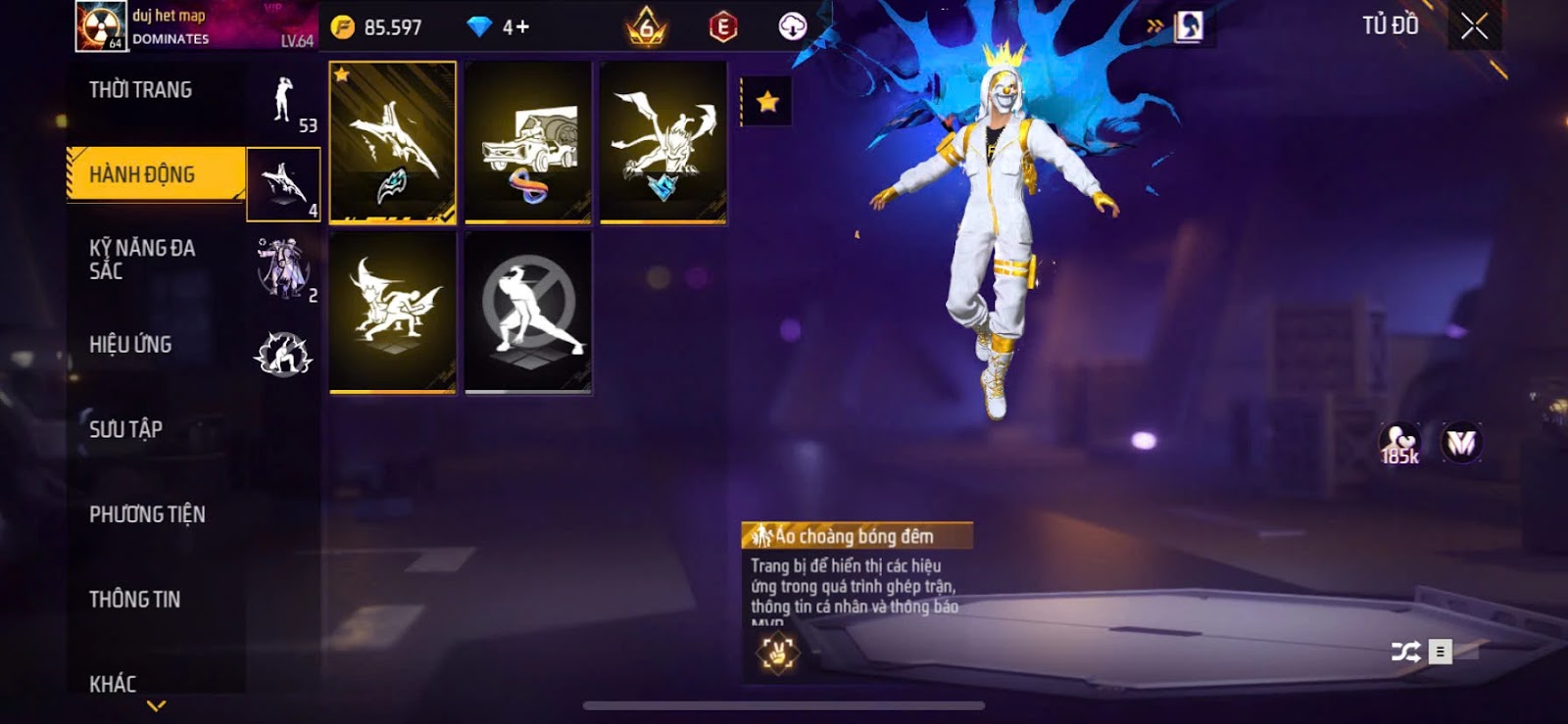Click the red hexagon E icon
Screen dimensions: 1568x724
click(x=723, y=27)
